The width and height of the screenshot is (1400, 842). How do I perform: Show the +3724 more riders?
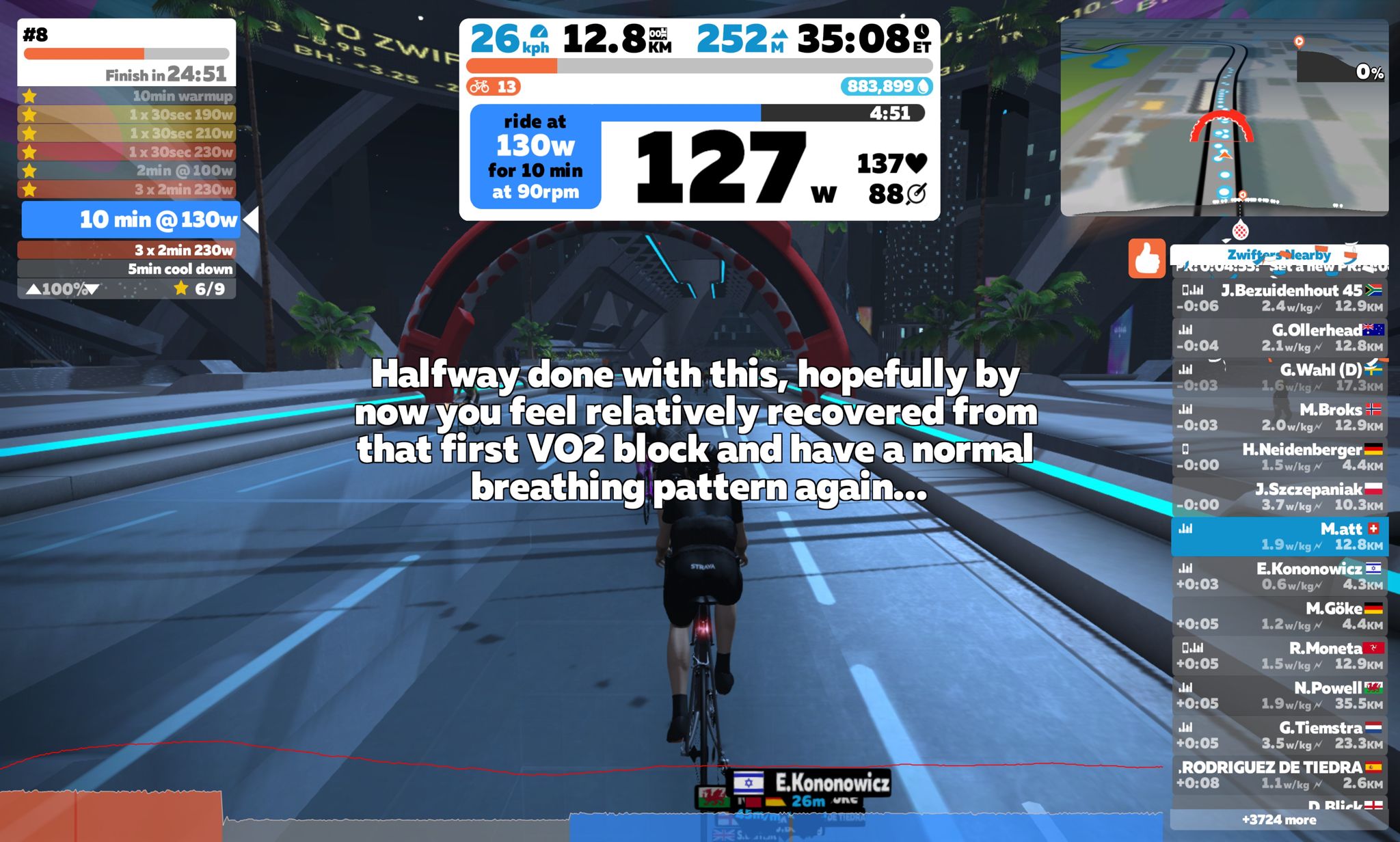[1278, 819]
